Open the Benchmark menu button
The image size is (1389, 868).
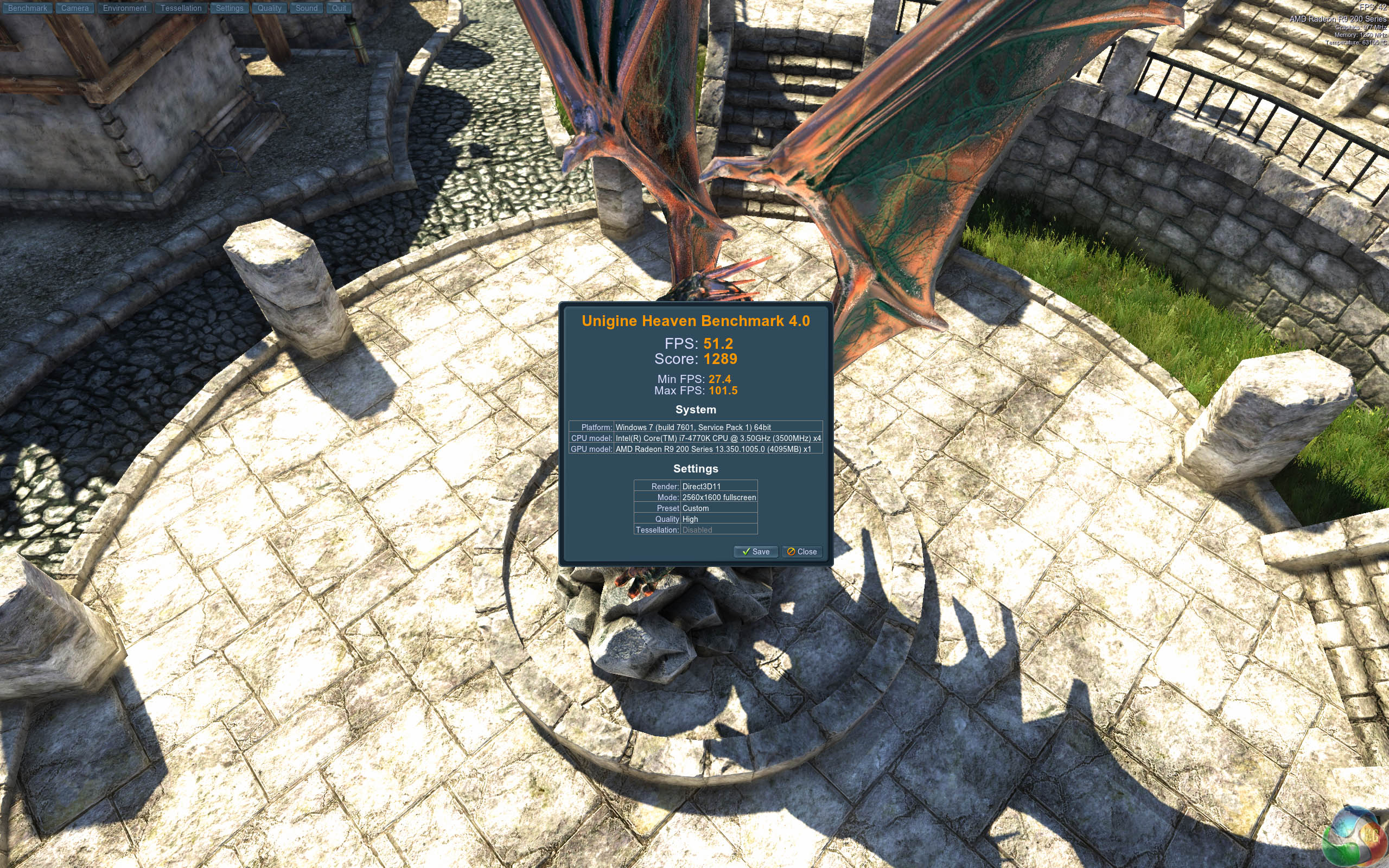click(28, 8)
